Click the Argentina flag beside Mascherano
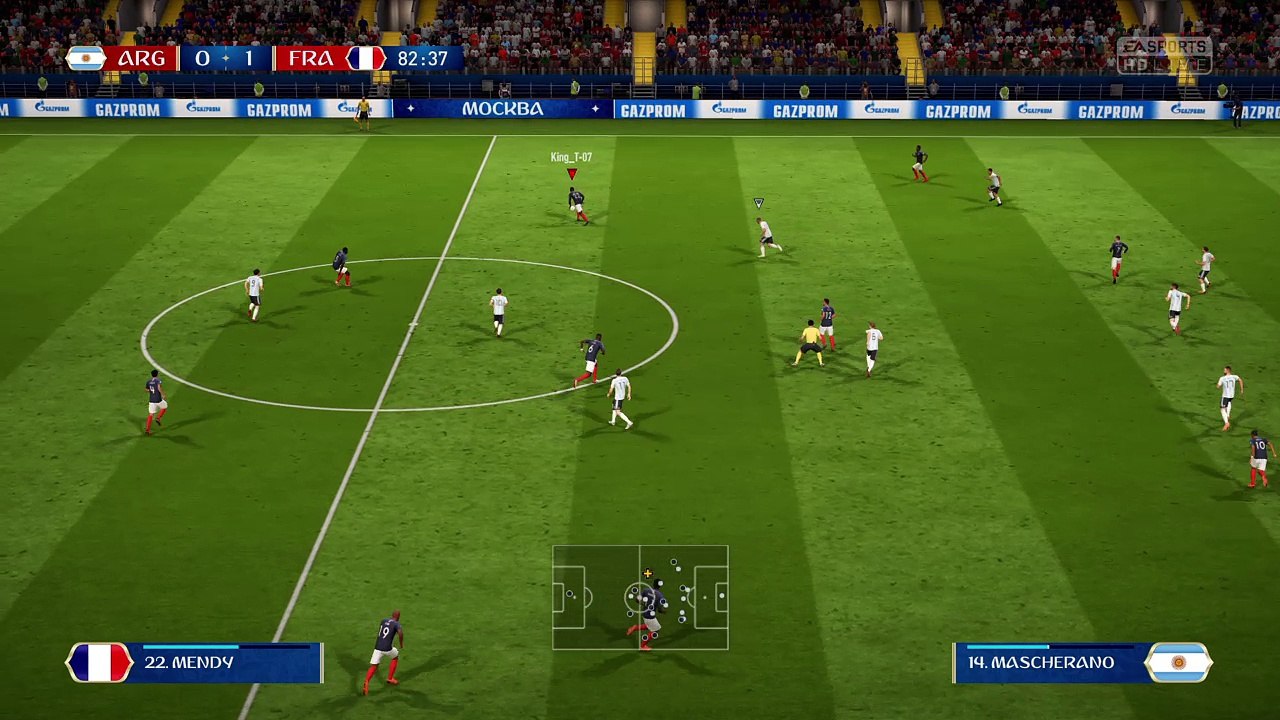Viewport: 1280px width, 720px height. (1178, 663)
